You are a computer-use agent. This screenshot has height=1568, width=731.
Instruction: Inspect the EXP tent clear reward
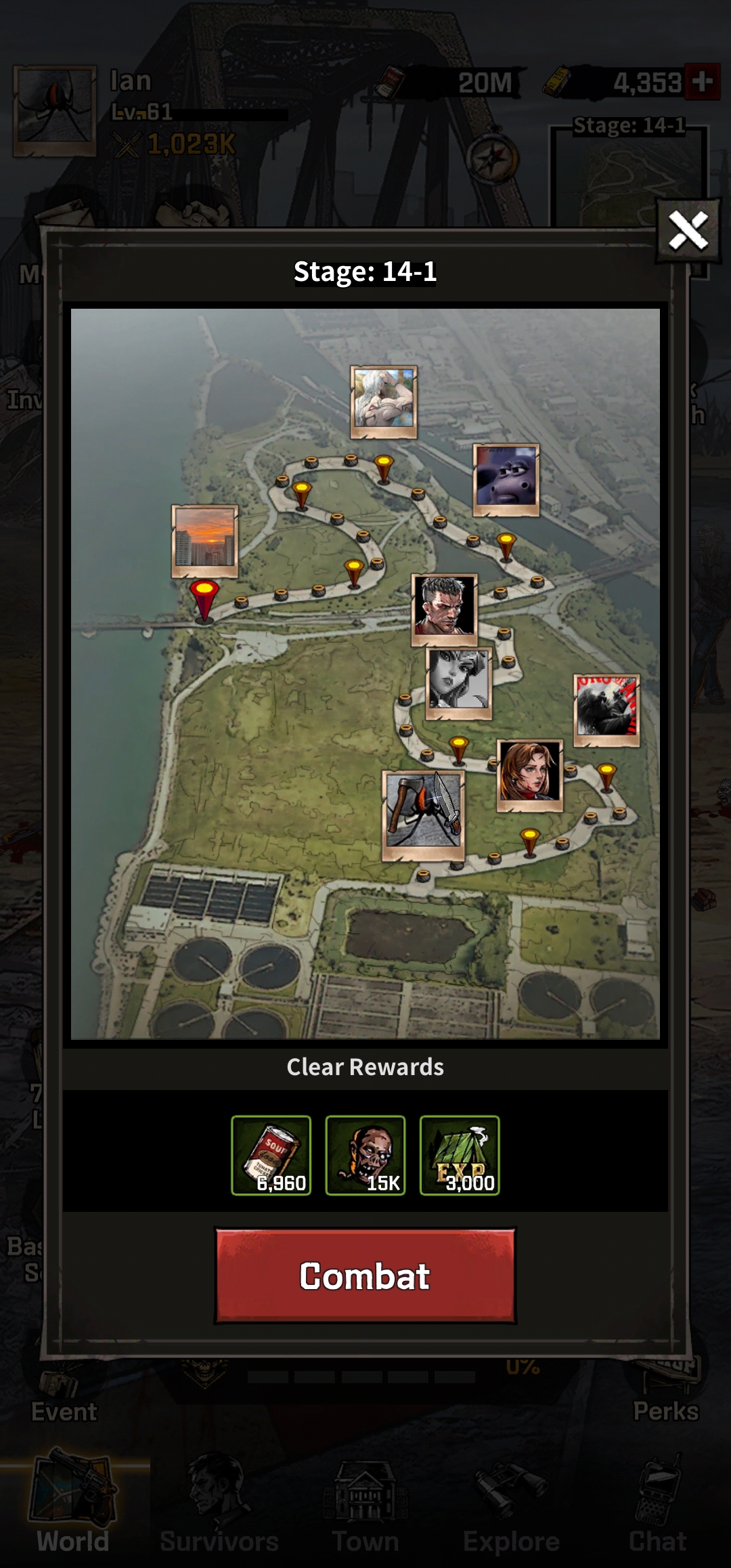tap(460, 1155)
